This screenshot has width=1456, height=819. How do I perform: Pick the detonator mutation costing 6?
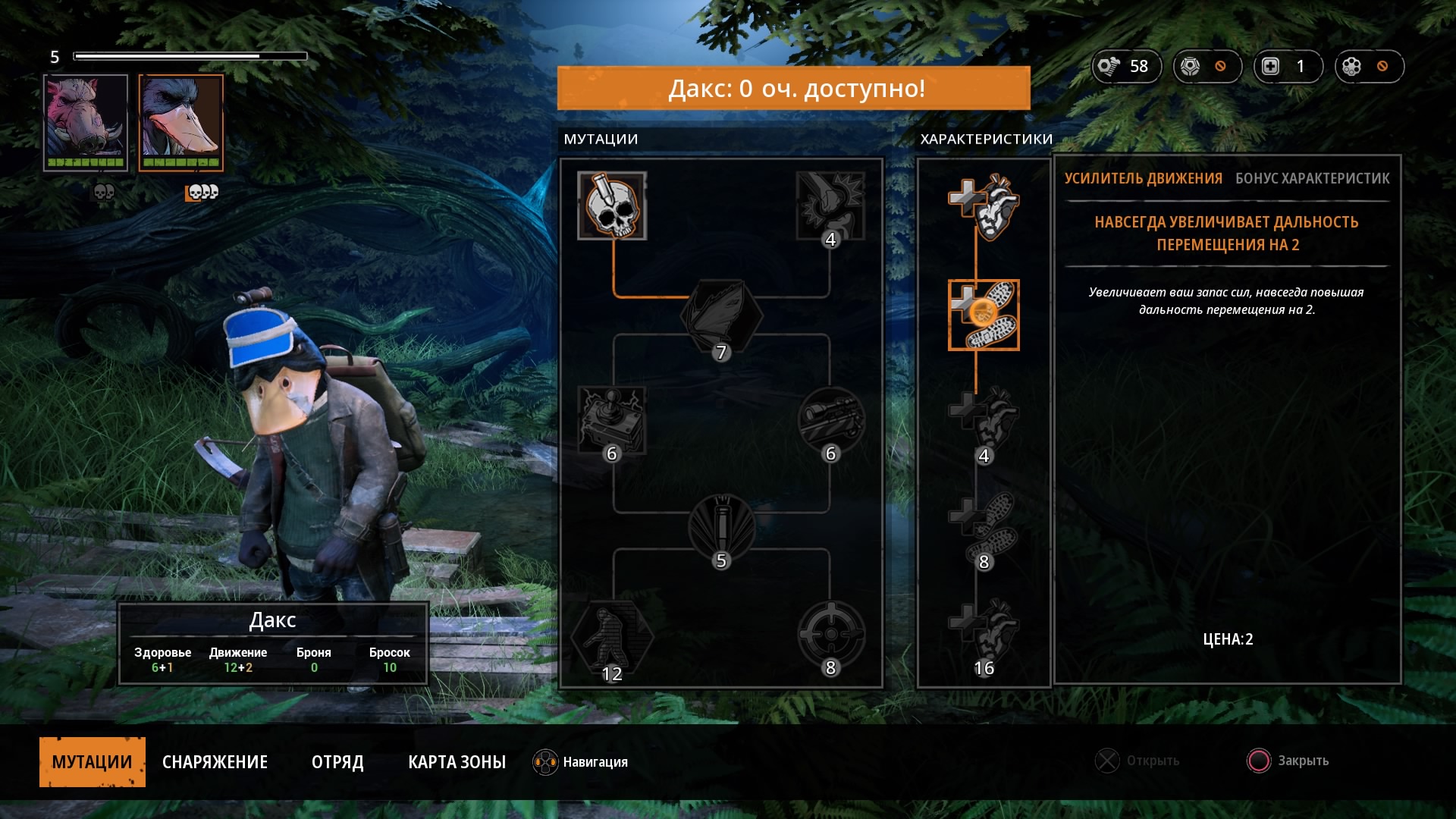point(612,419)
